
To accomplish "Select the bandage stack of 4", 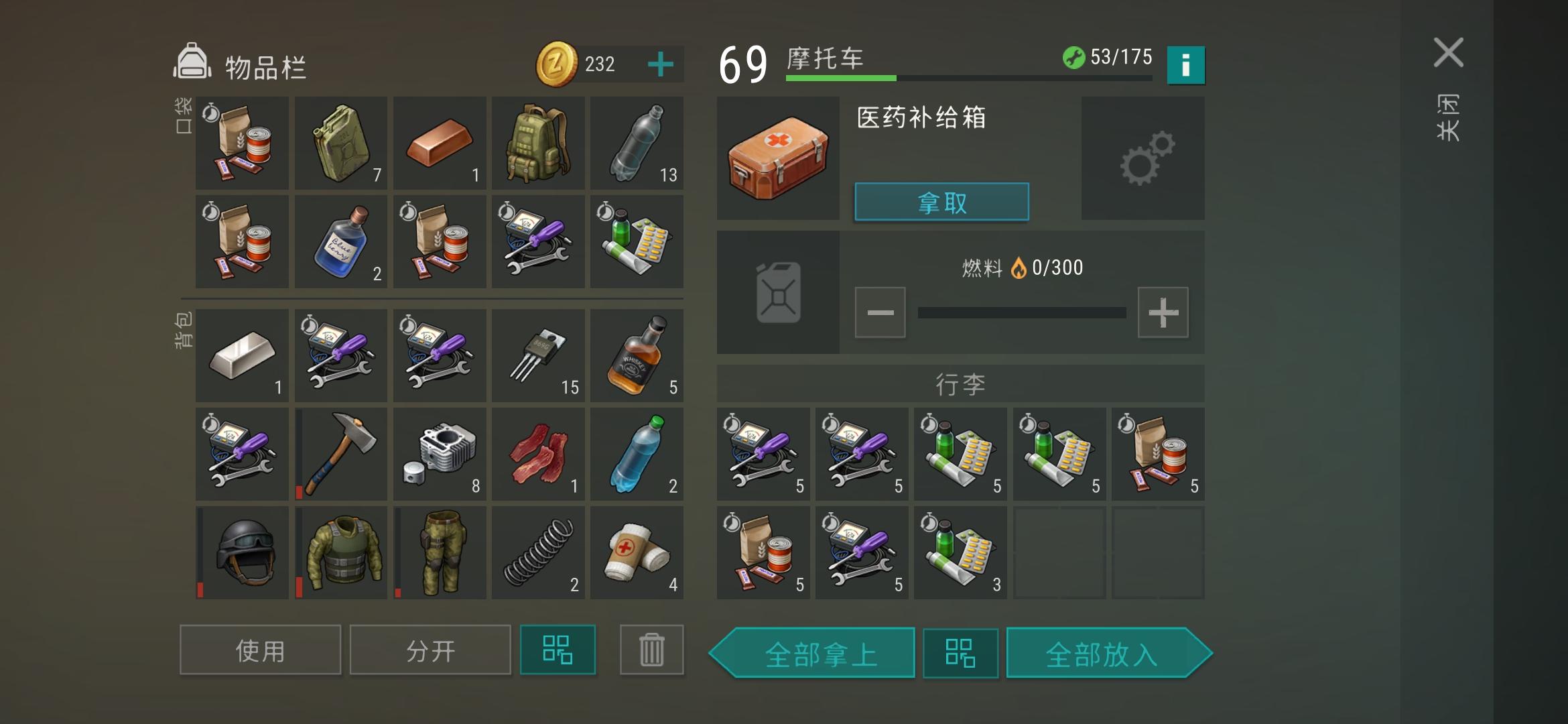I will click(x=637, y=552).
